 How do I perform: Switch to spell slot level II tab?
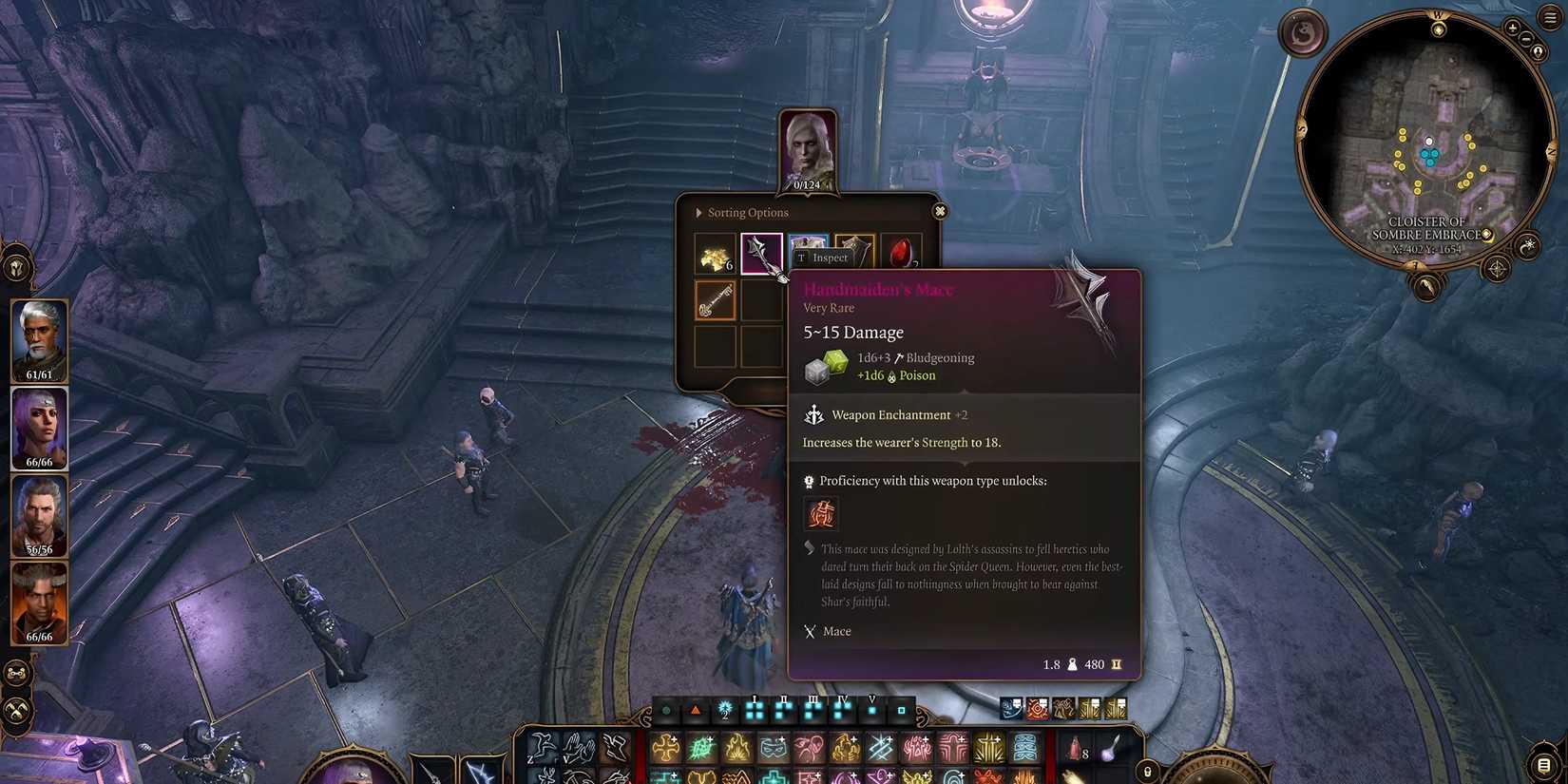click(782, 708)
